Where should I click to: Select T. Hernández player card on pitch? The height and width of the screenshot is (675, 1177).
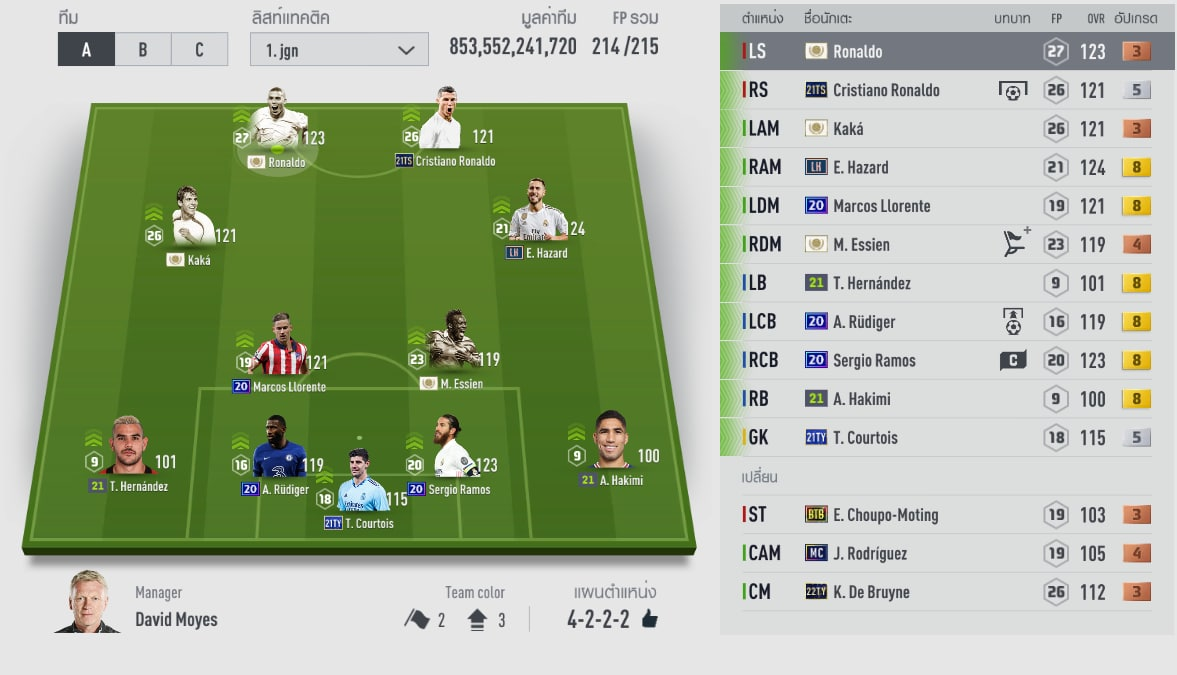(x=127, y=449)
